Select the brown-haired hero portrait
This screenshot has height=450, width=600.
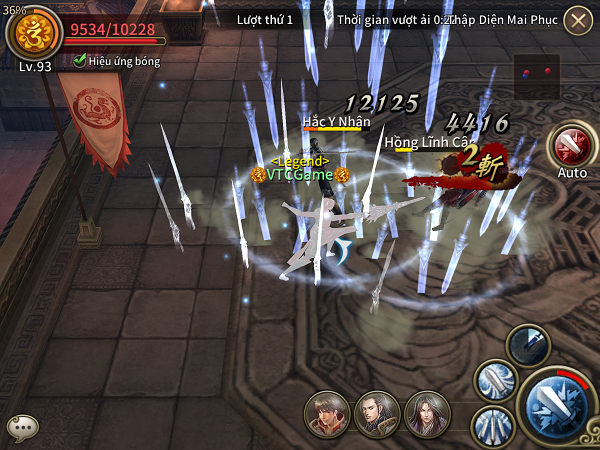328,414
